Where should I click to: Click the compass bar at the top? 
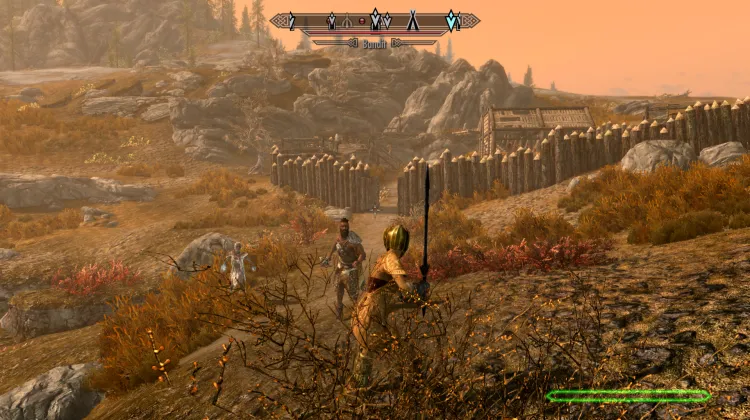click(375, 20)
